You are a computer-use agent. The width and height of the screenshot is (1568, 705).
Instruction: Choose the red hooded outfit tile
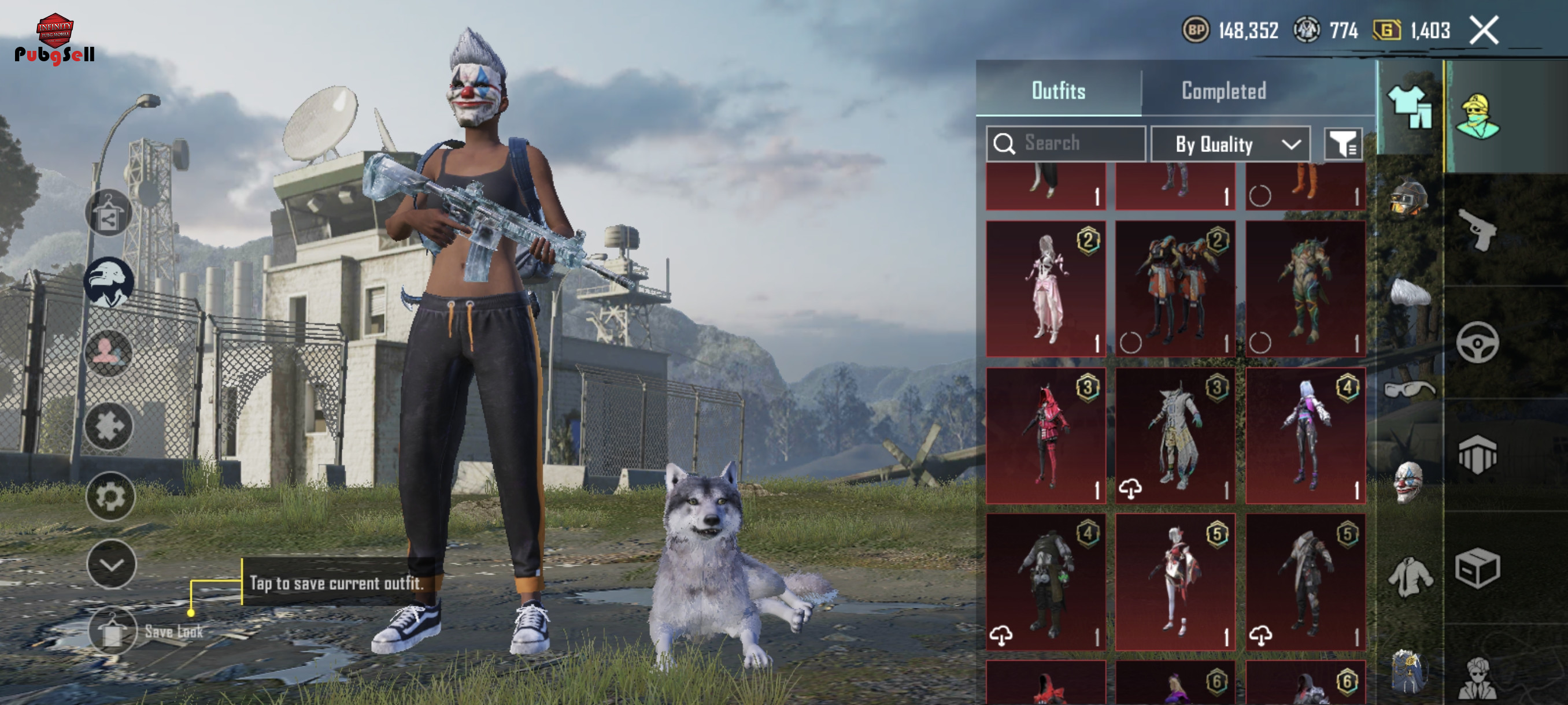click(x=1046, y=436)
